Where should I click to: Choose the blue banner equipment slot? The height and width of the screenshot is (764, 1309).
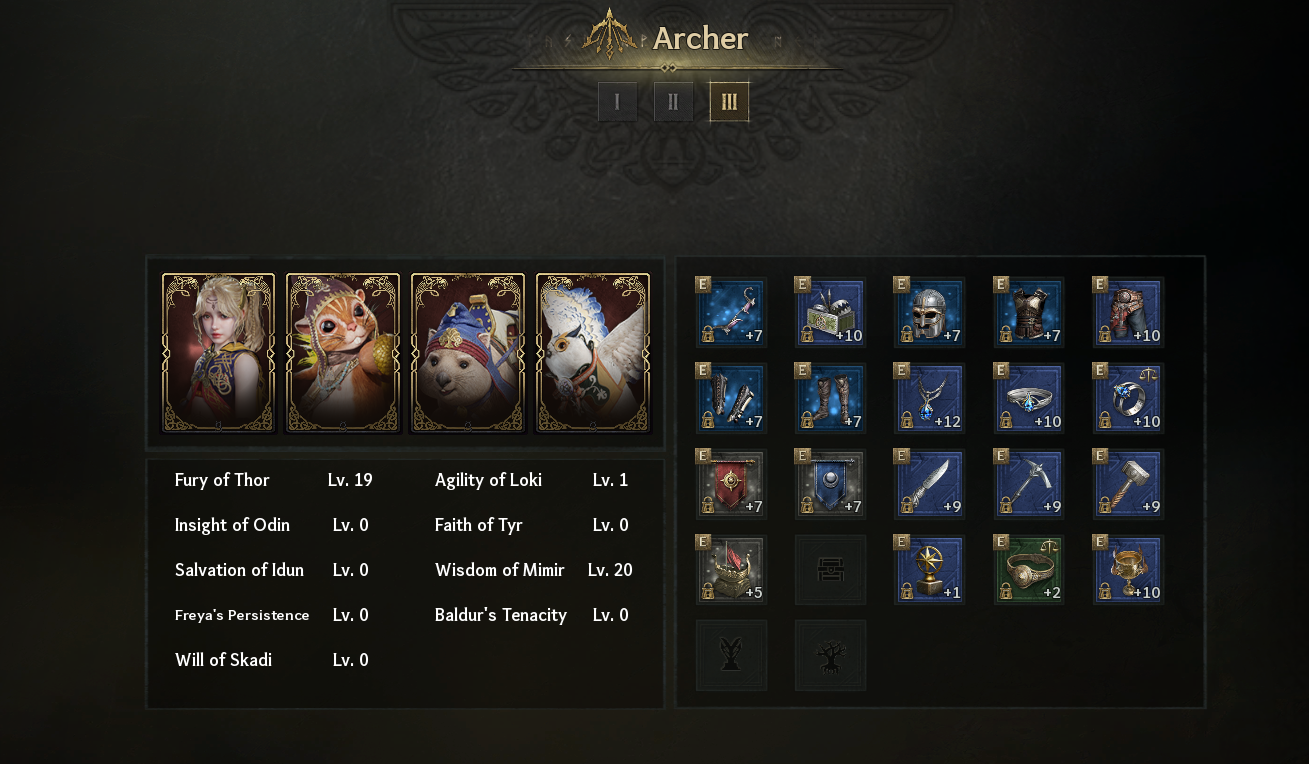pos(831,485)
